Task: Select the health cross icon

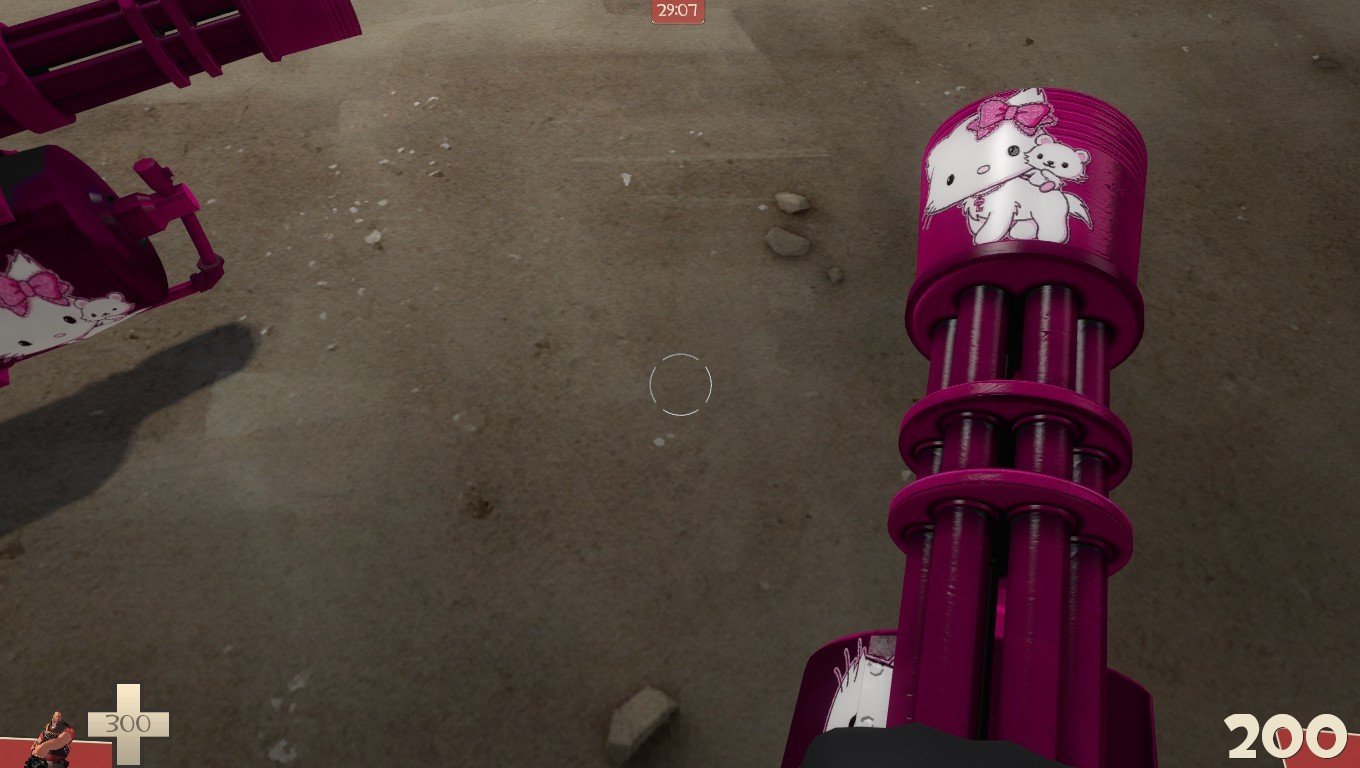Action: point(128,723)
